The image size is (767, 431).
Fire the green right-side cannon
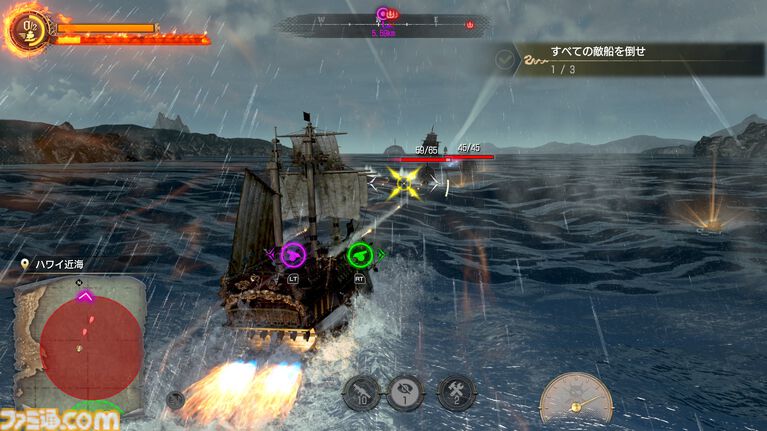point(360,255)
